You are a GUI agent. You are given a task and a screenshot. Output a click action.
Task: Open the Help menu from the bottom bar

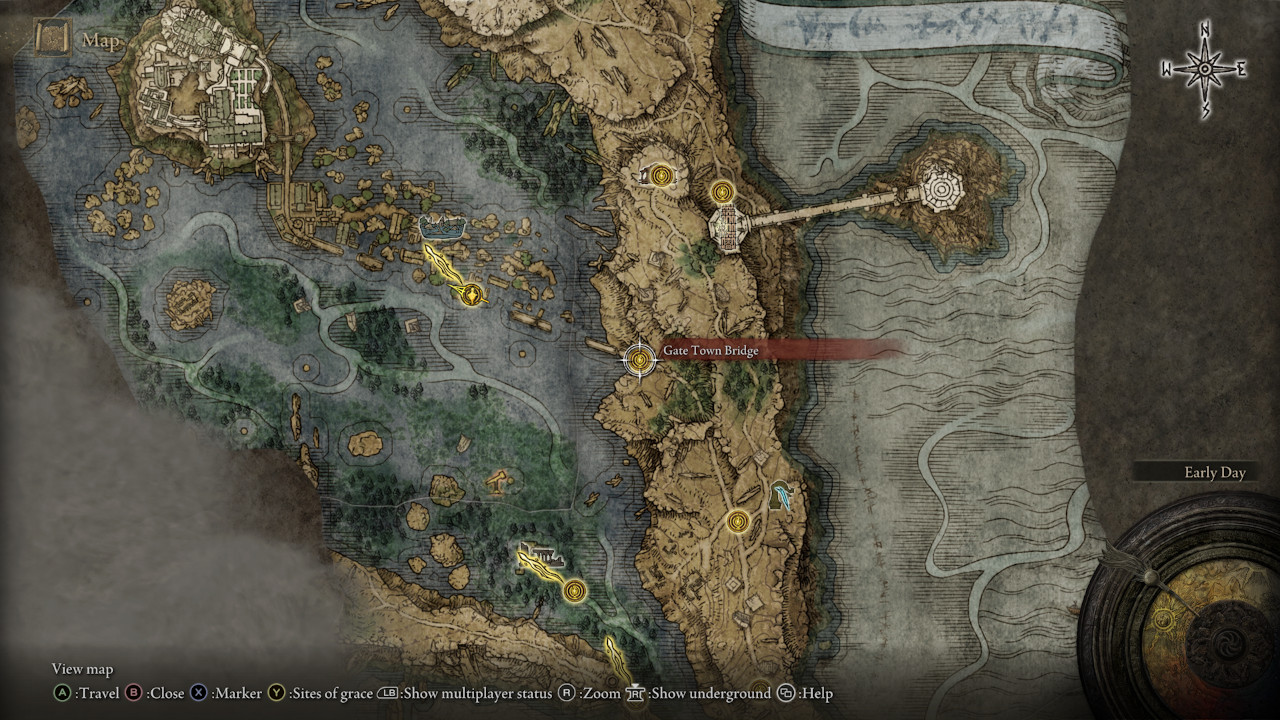click(x=786, y=693)
